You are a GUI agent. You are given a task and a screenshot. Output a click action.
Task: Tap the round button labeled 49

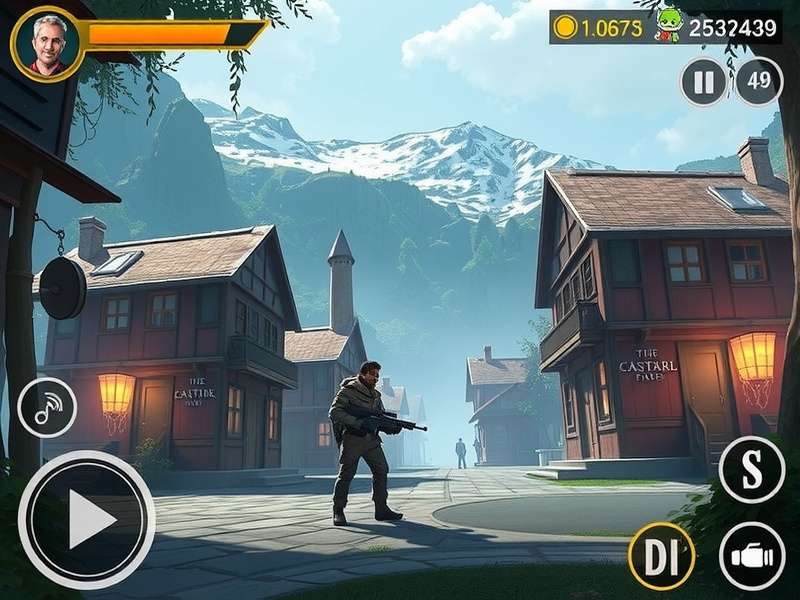[x=759, y=82]
